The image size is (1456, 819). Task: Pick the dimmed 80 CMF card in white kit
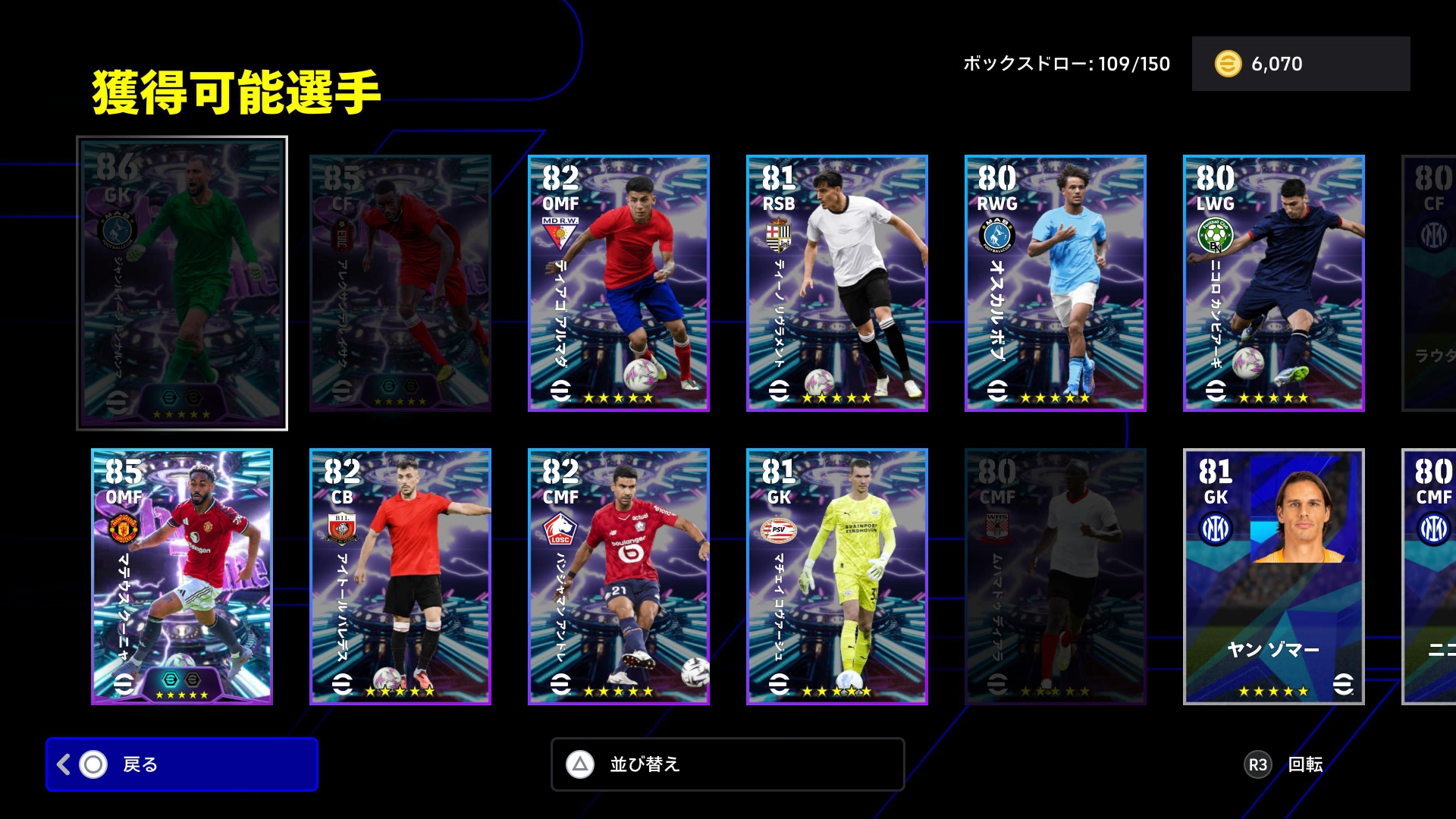point(1055,576)
